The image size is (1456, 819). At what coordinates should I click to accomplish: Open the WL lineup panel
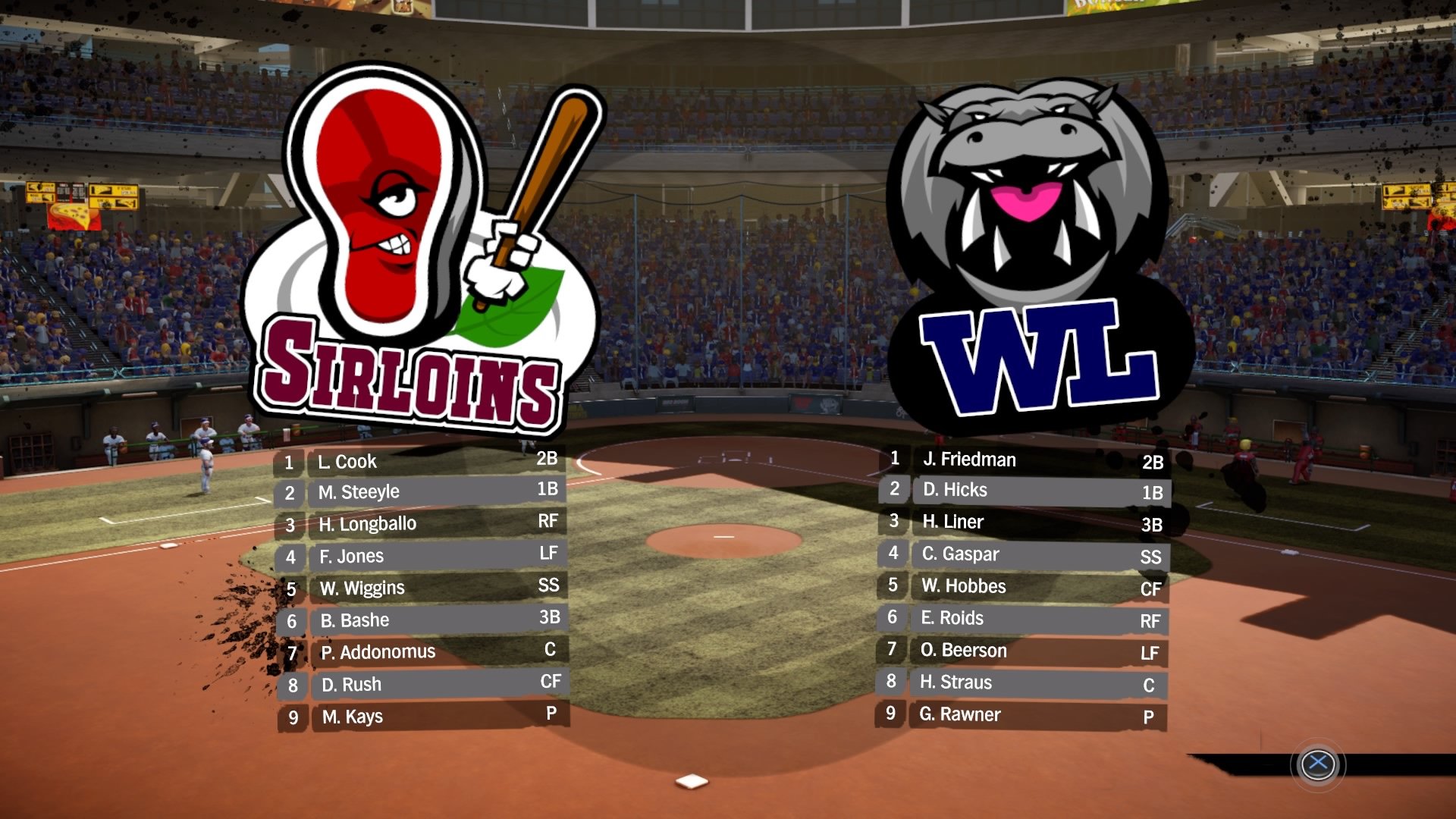coord(1024,588)
